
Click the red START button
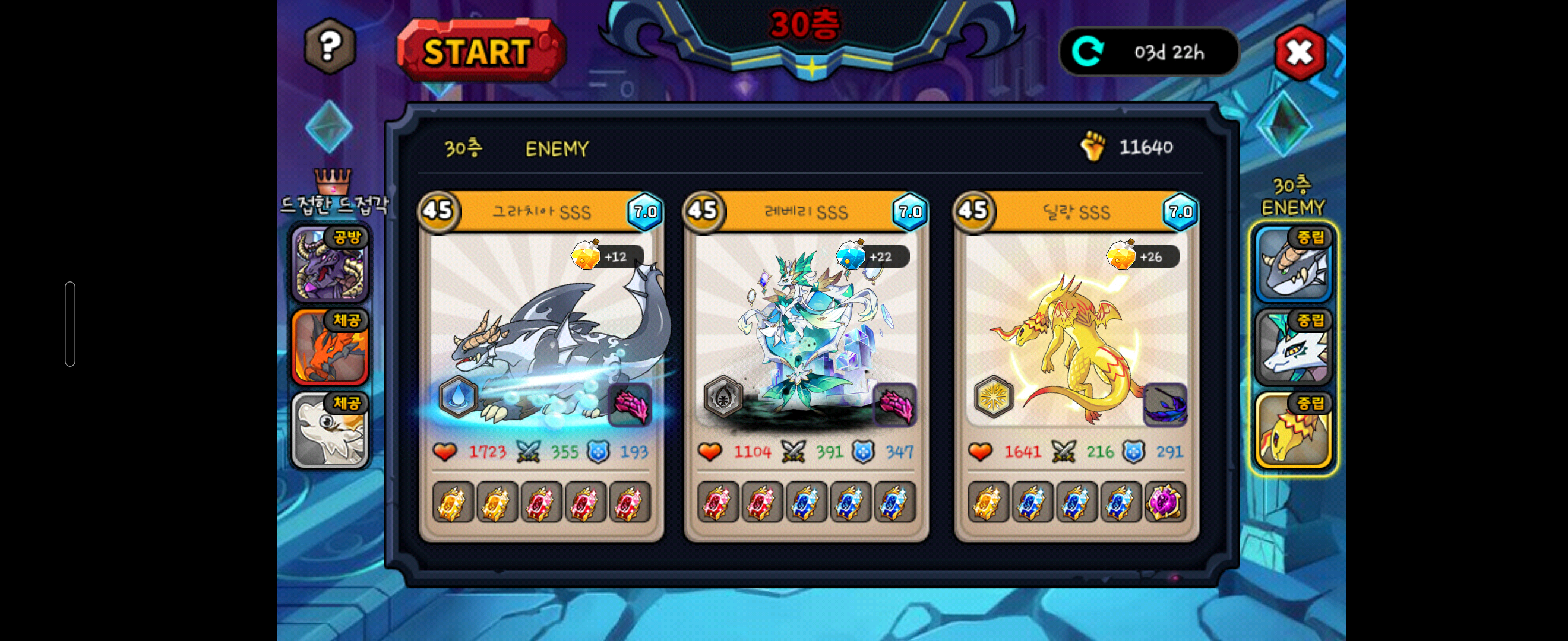pos(480,51)
